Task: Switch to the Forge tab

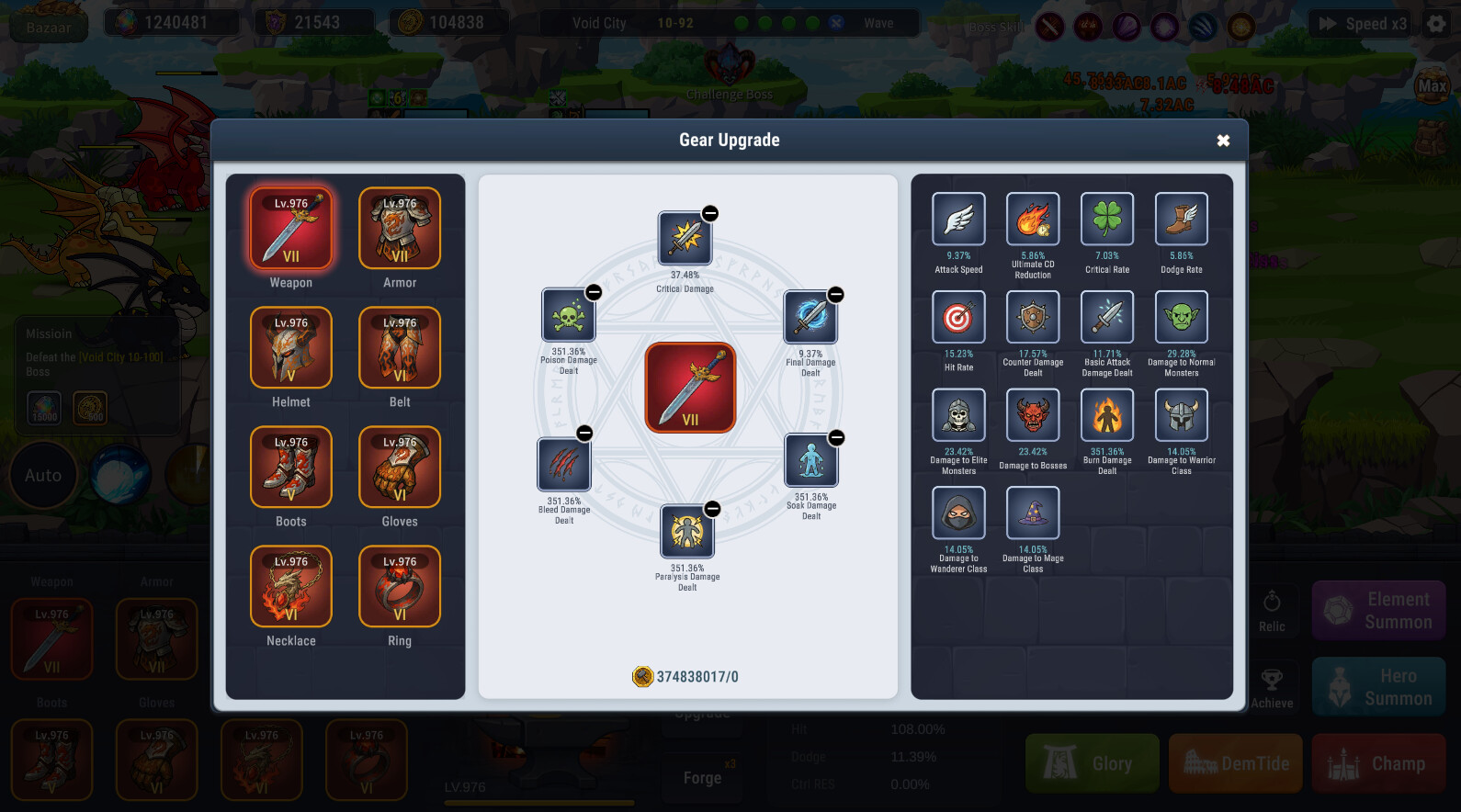Action: coord(702,777)
